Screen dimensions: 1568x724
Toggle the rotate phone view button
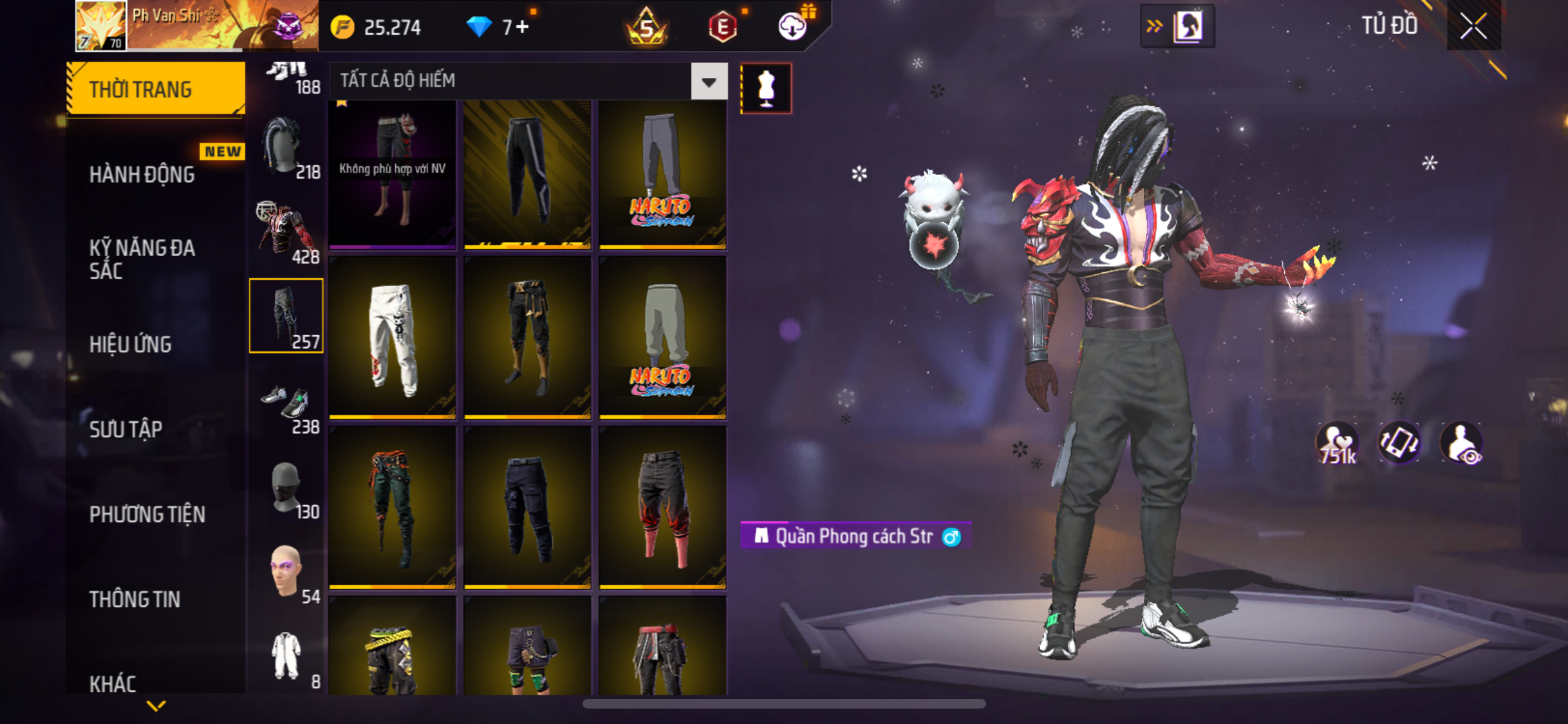1399,443
